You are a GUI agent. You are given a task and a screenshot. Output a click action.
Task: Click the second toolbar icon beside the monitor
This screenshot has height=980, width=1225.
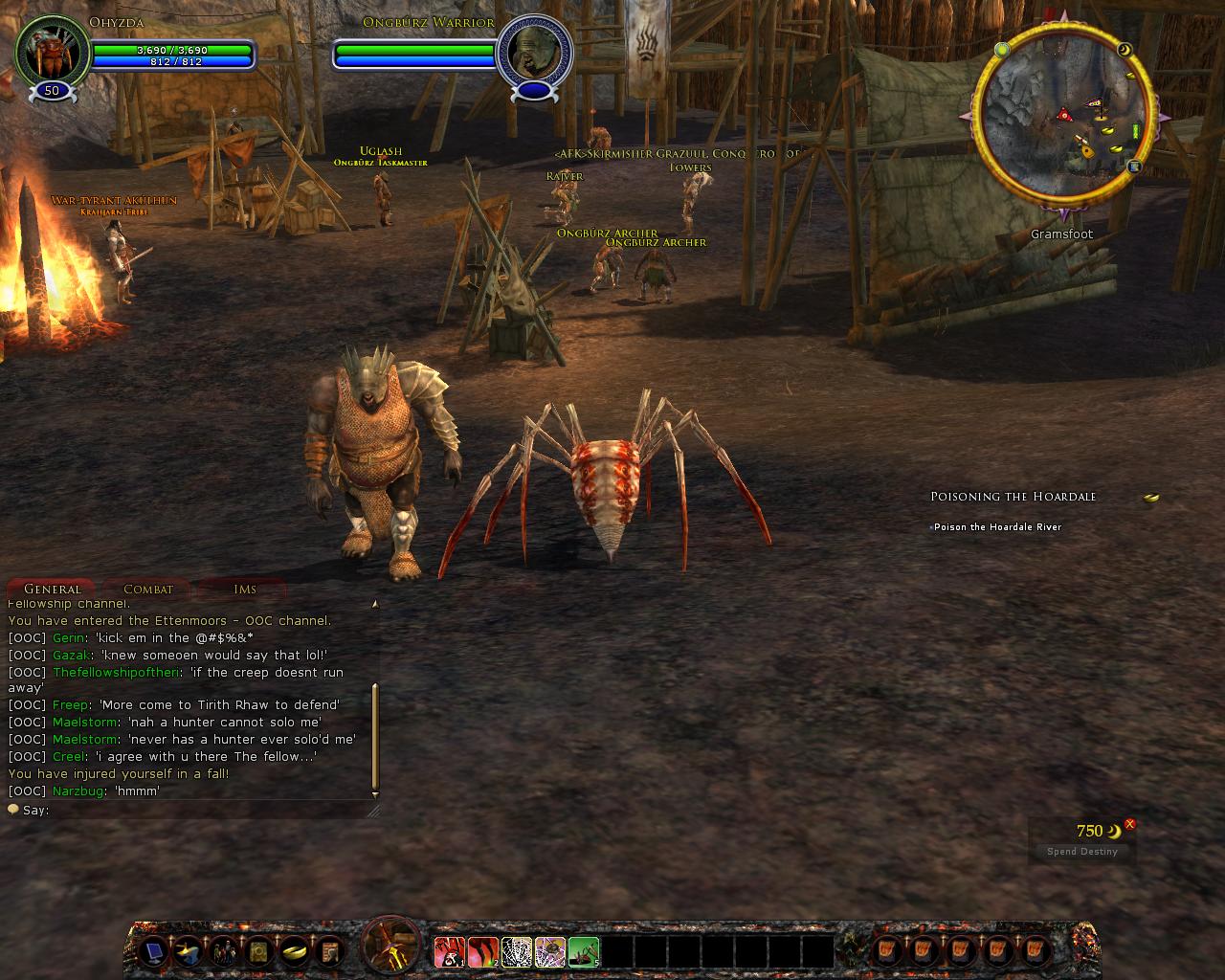click(x=188, y=952)
